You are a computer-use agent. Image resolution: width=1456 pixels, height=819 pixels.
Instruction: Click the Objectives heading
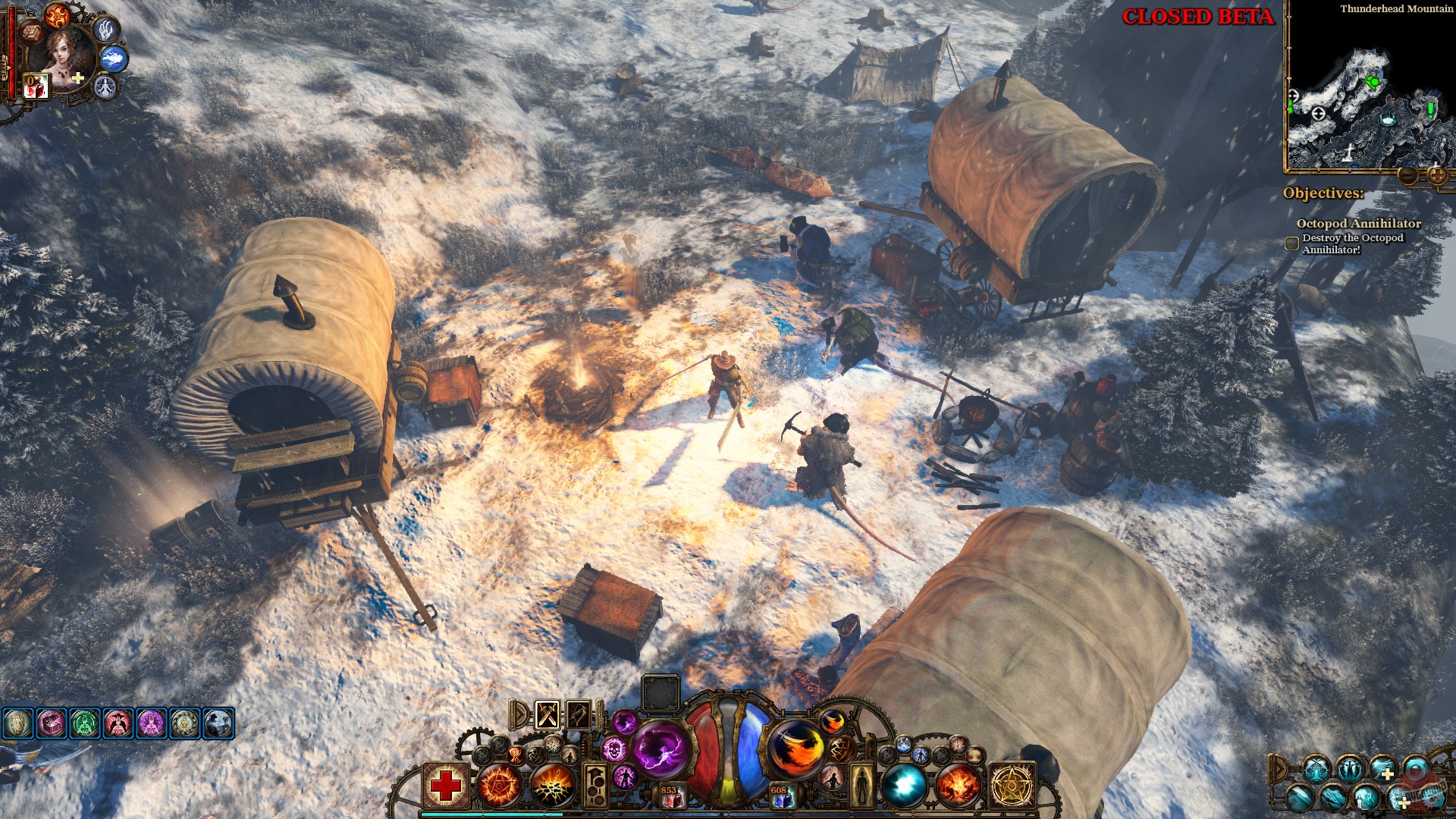1323,193
